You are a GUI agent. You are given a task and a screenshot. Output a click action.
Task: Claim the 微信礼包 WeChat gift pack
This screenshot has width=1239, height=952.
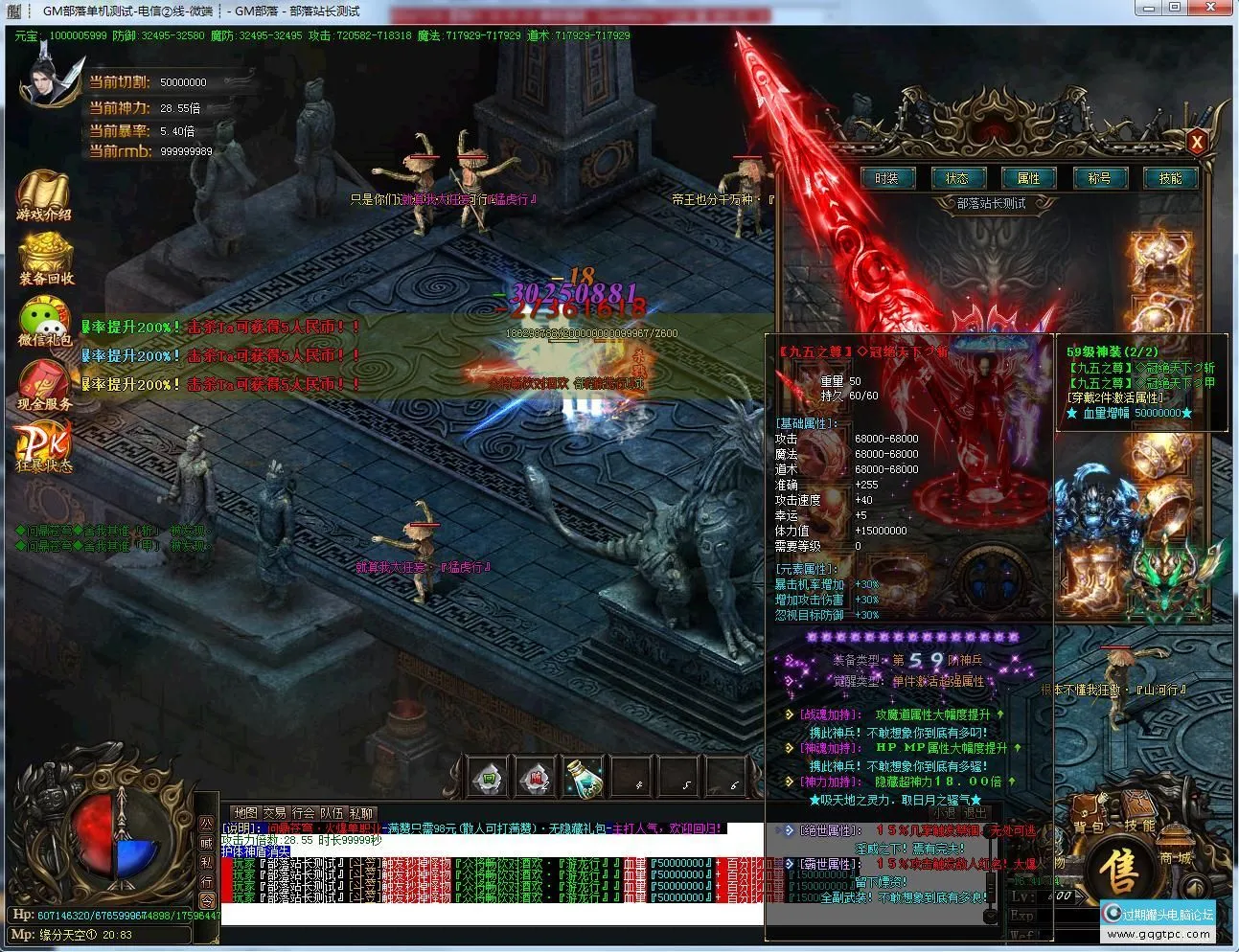pos(44,321)
